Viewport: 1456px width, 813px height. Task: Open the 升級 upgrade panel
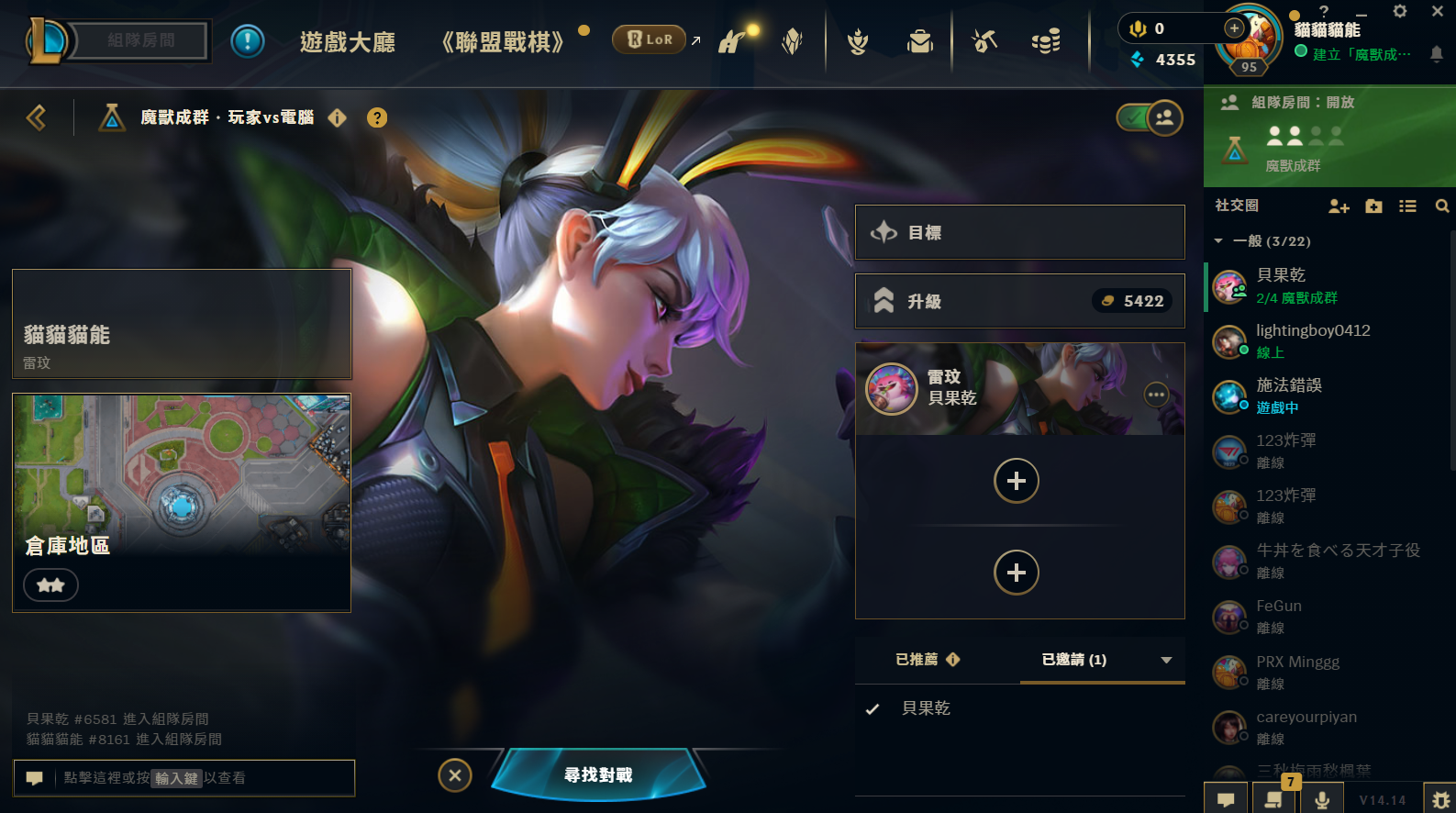(1019, 301)
